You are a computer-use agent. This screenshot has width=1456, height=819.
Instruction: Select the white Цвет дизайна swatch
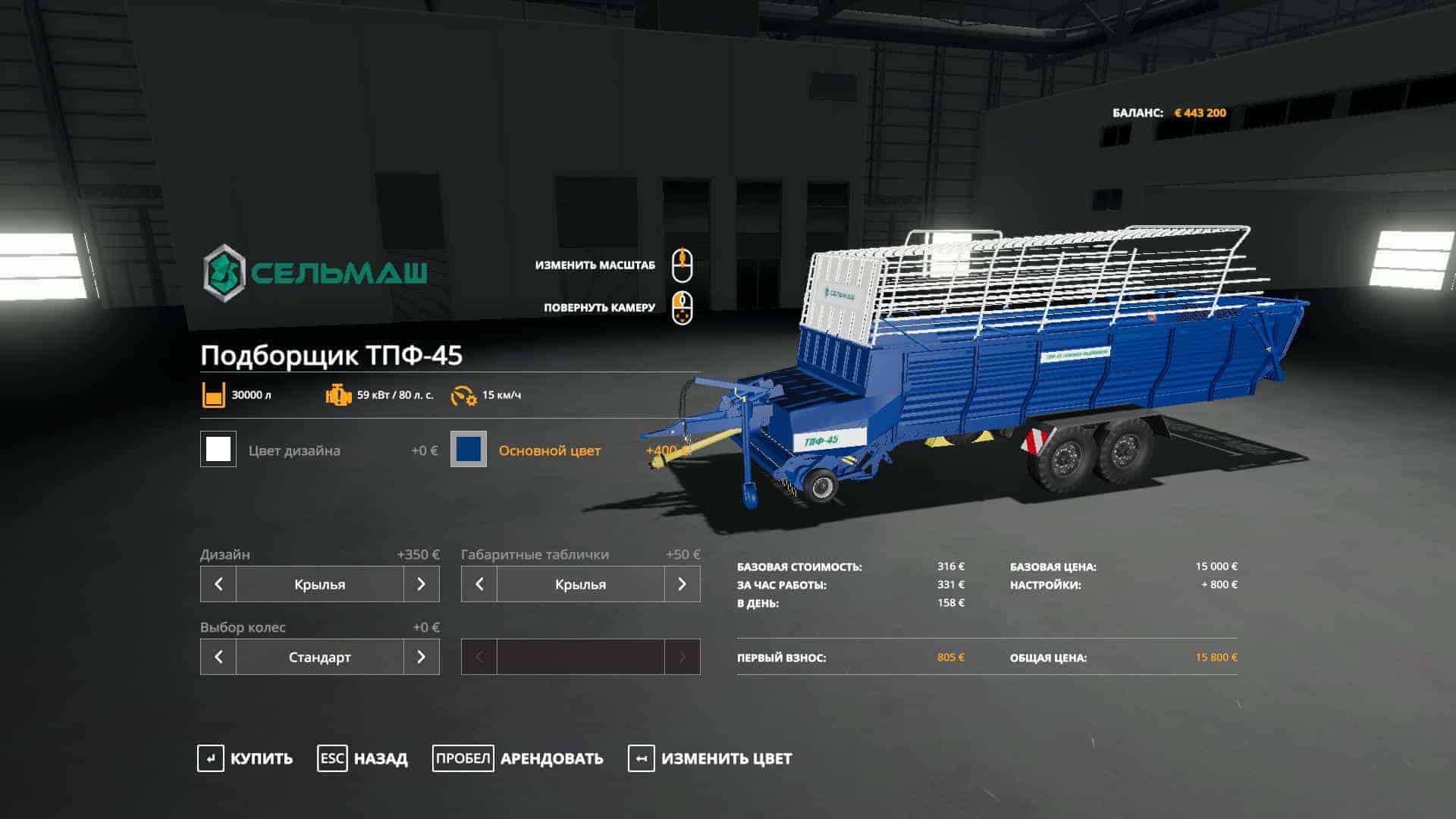(218, 450)
